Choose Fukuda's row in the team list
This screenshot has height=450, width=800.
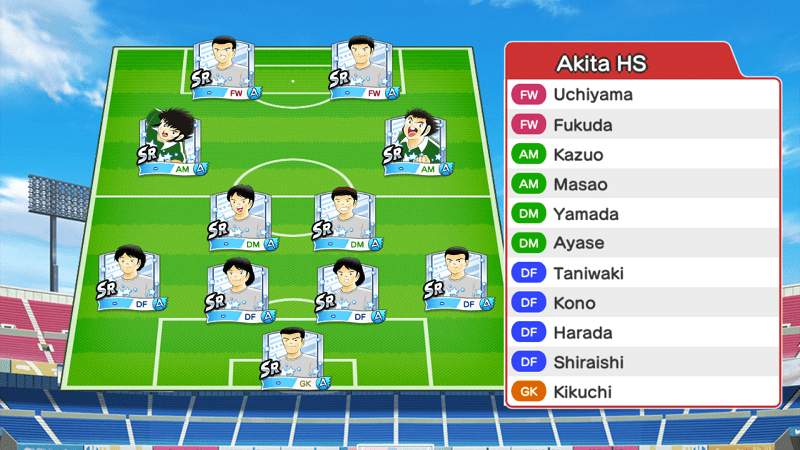642,125
